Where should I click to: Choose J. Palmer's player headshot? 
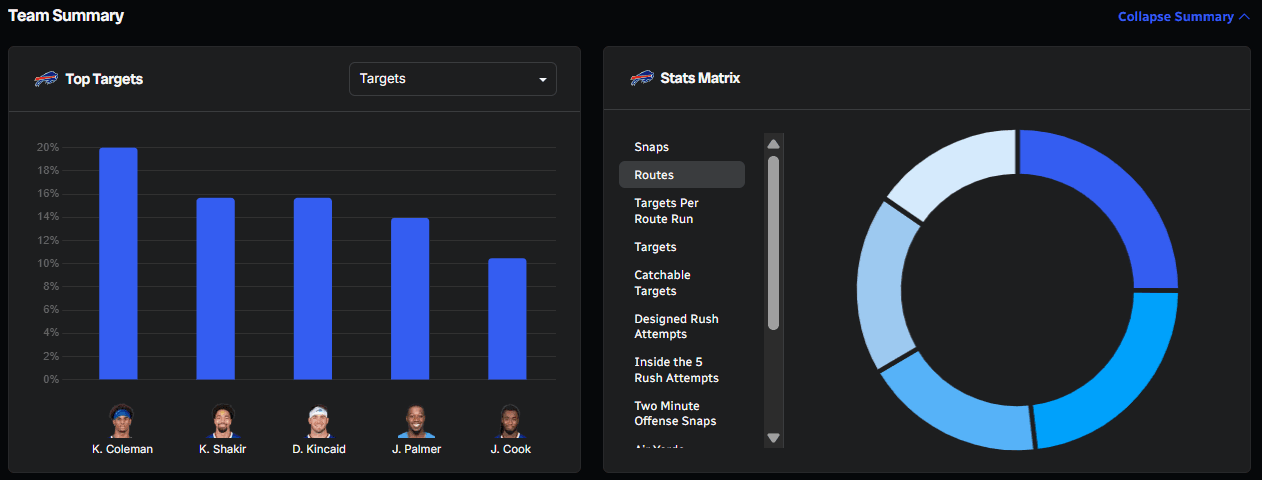(416, 421)
